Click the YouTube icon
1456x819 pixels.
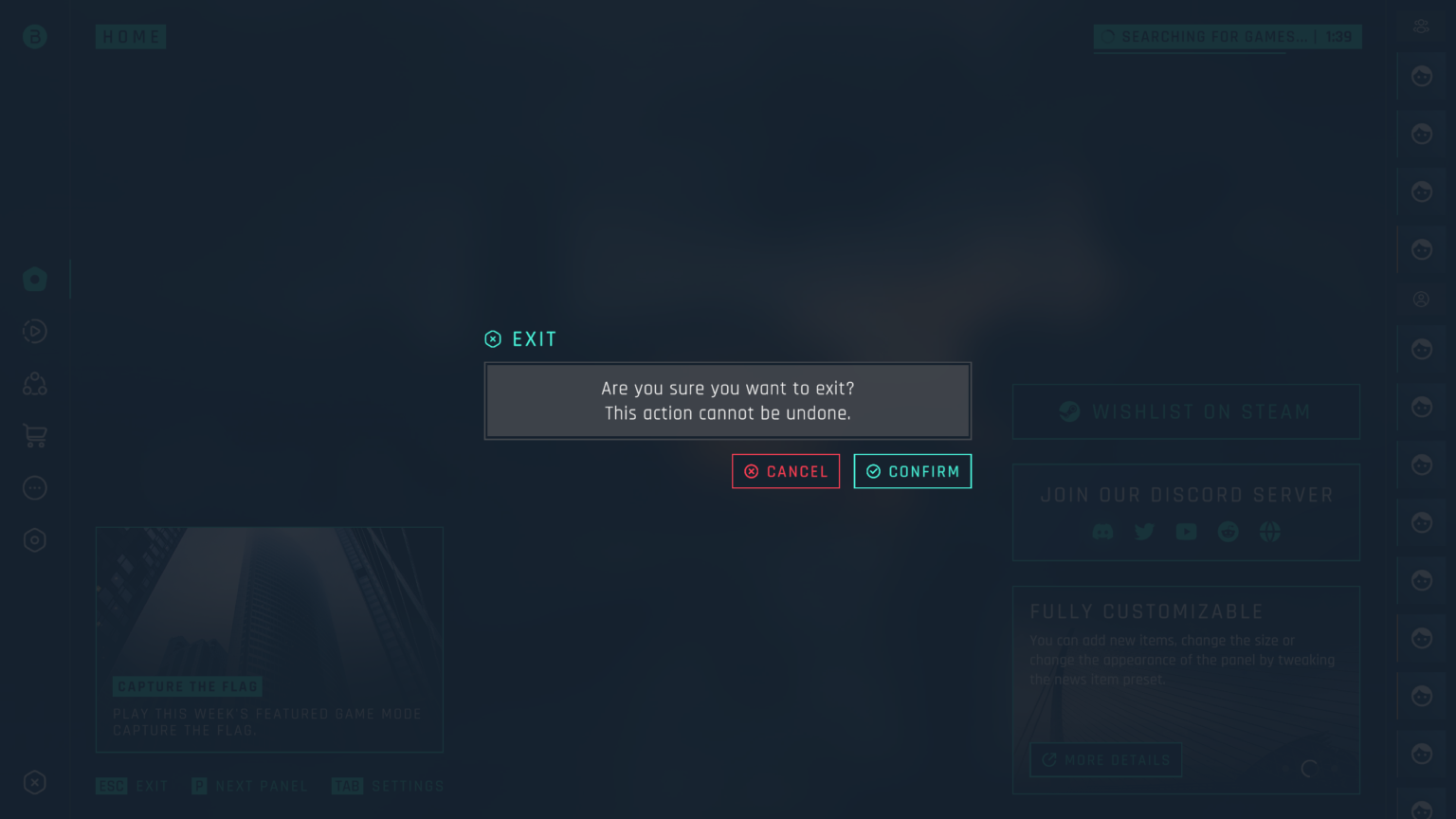coord(1186,532)
